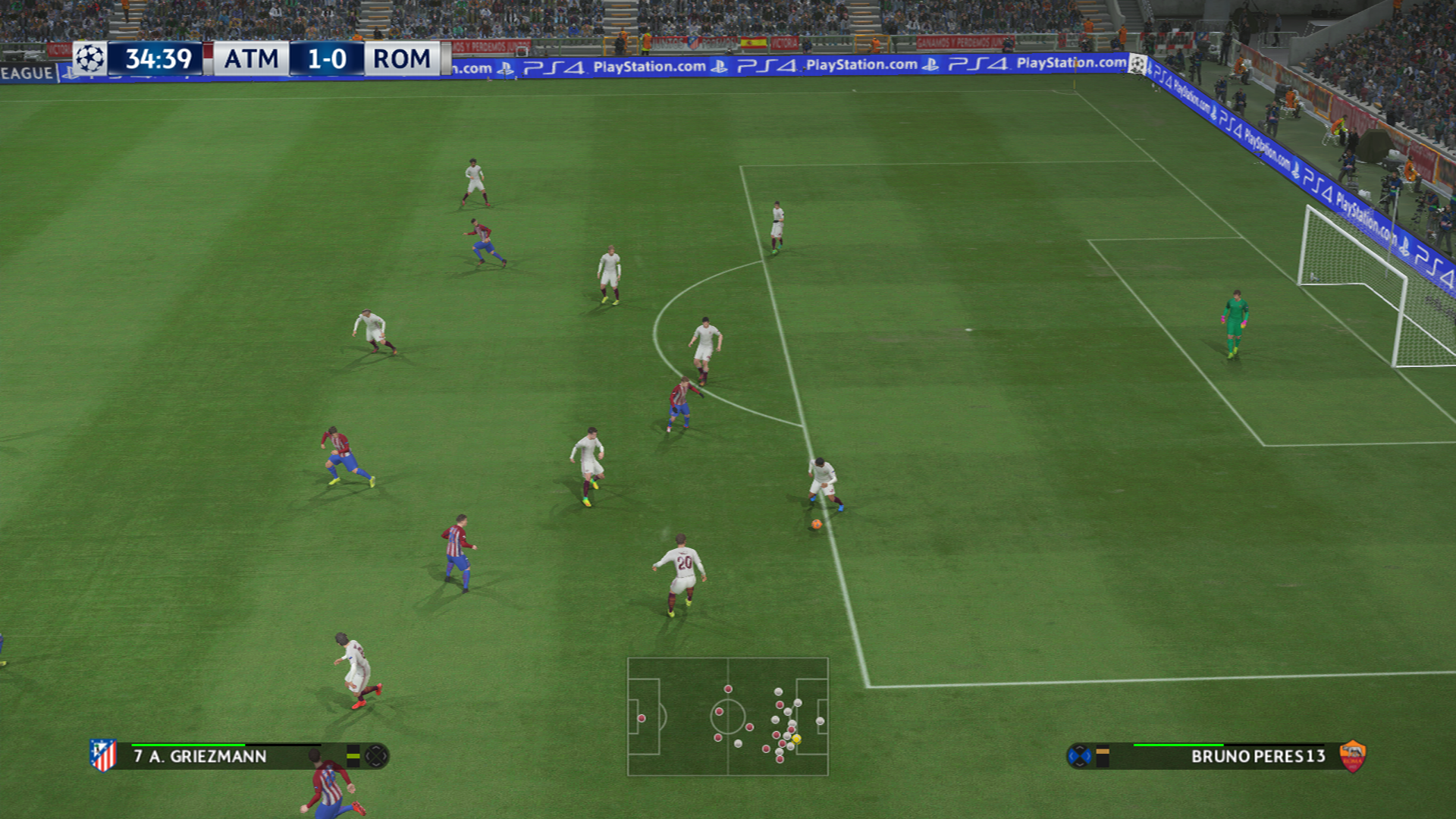Select the AS Roma crest icon
Viewport: 1456px width, 819px height.
(1352, 756)
